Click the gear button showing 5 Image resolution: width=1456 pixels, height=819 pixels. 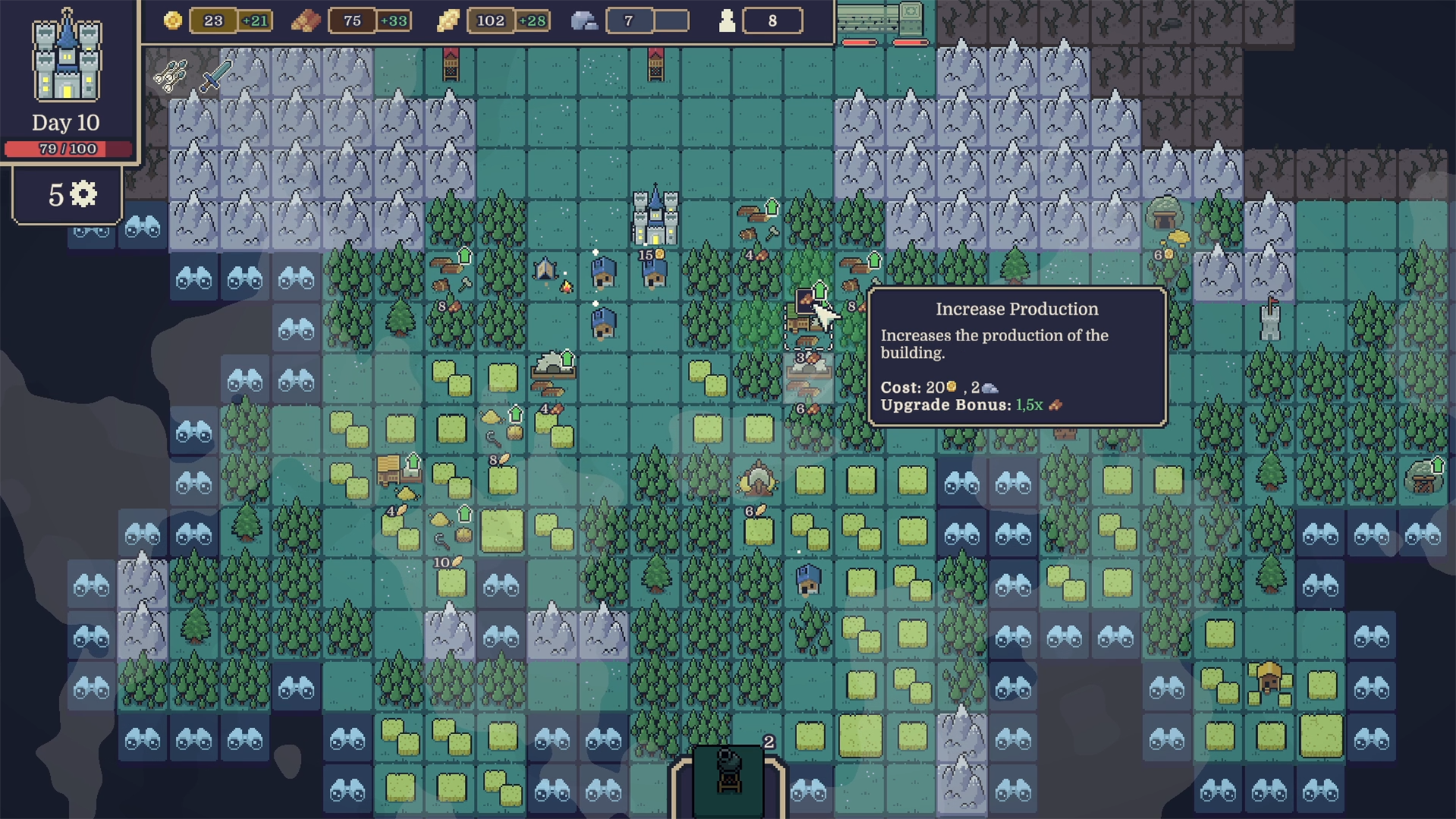click(67, 195)
